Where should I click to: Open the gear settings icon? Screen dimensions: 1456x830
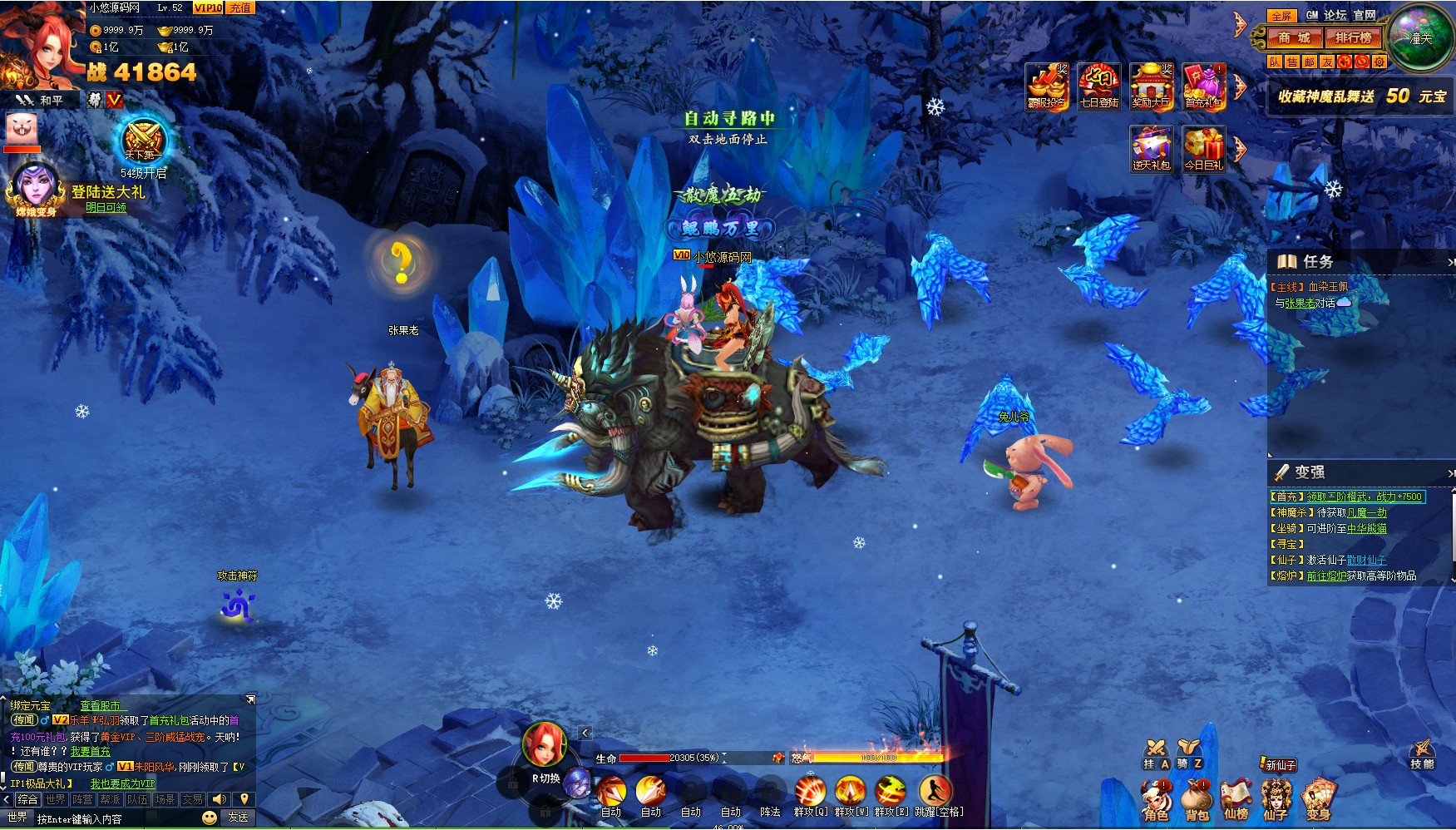1379,62
